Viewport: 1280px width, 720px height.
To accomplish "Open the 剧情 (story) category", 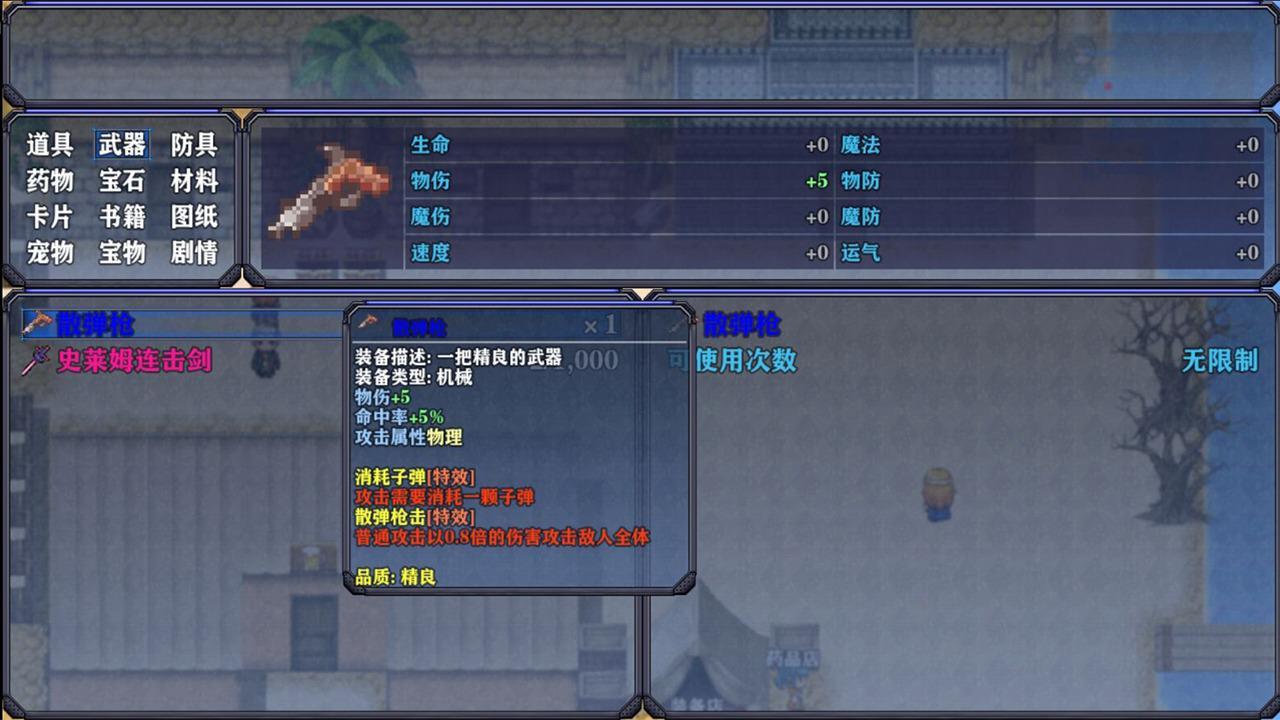I will click(x=196, y=253).
